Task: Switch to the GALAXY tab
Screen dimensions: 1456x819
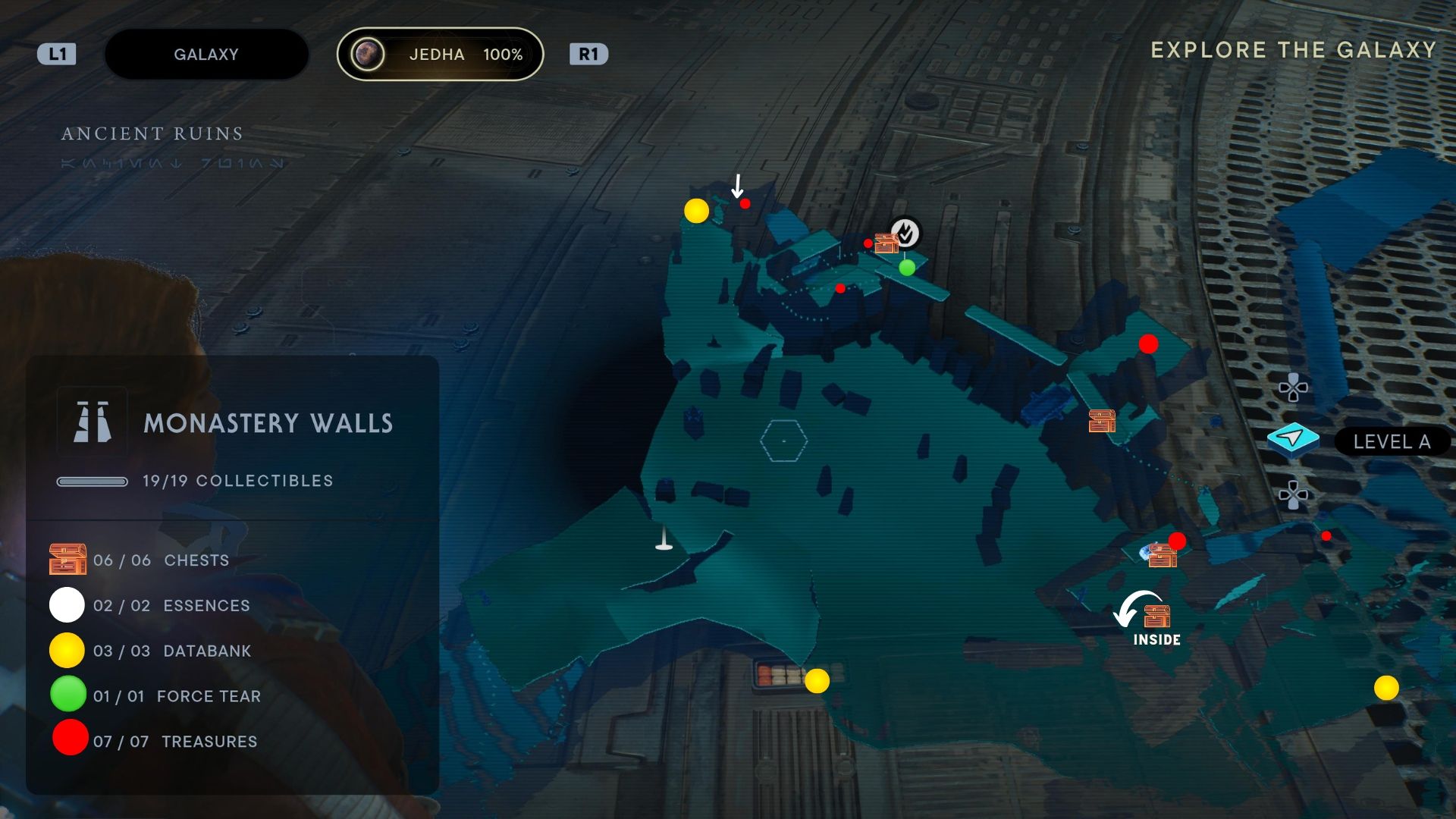Action: [x=206, y=54]
